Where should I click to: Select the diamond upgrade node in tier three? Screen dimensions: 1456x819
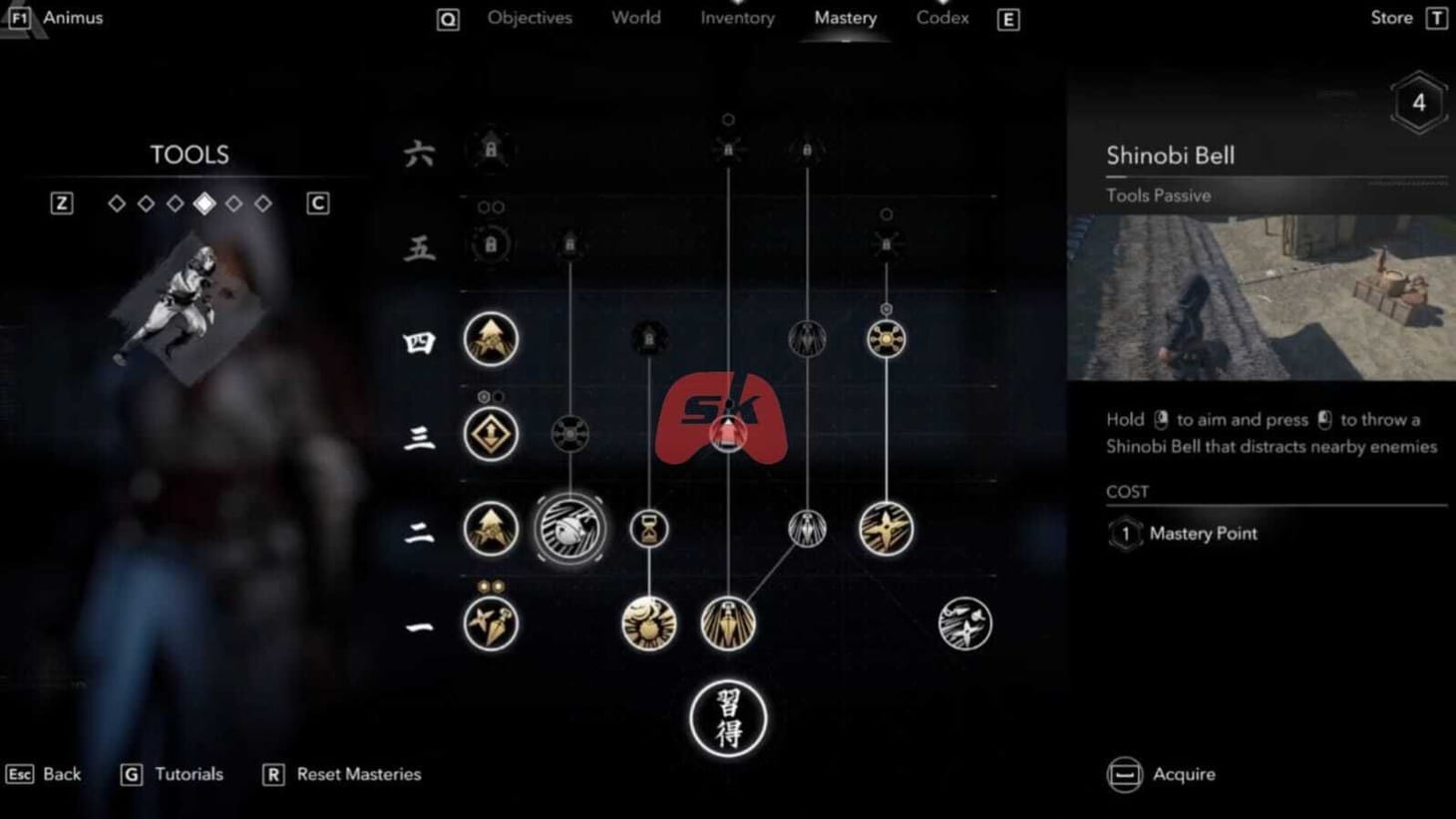[x=492, y=435]
